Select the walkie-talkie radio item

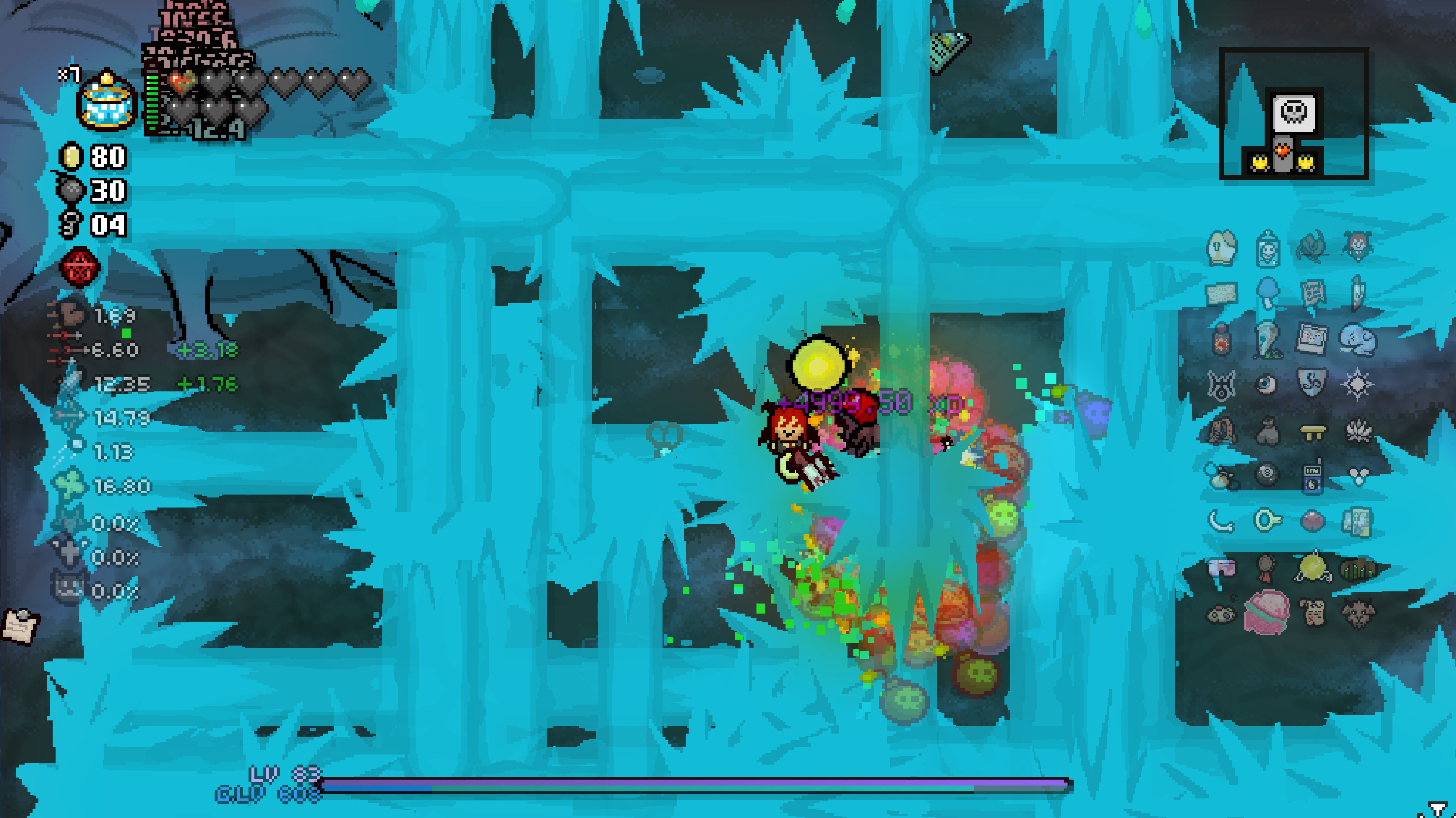[1312, 476]
